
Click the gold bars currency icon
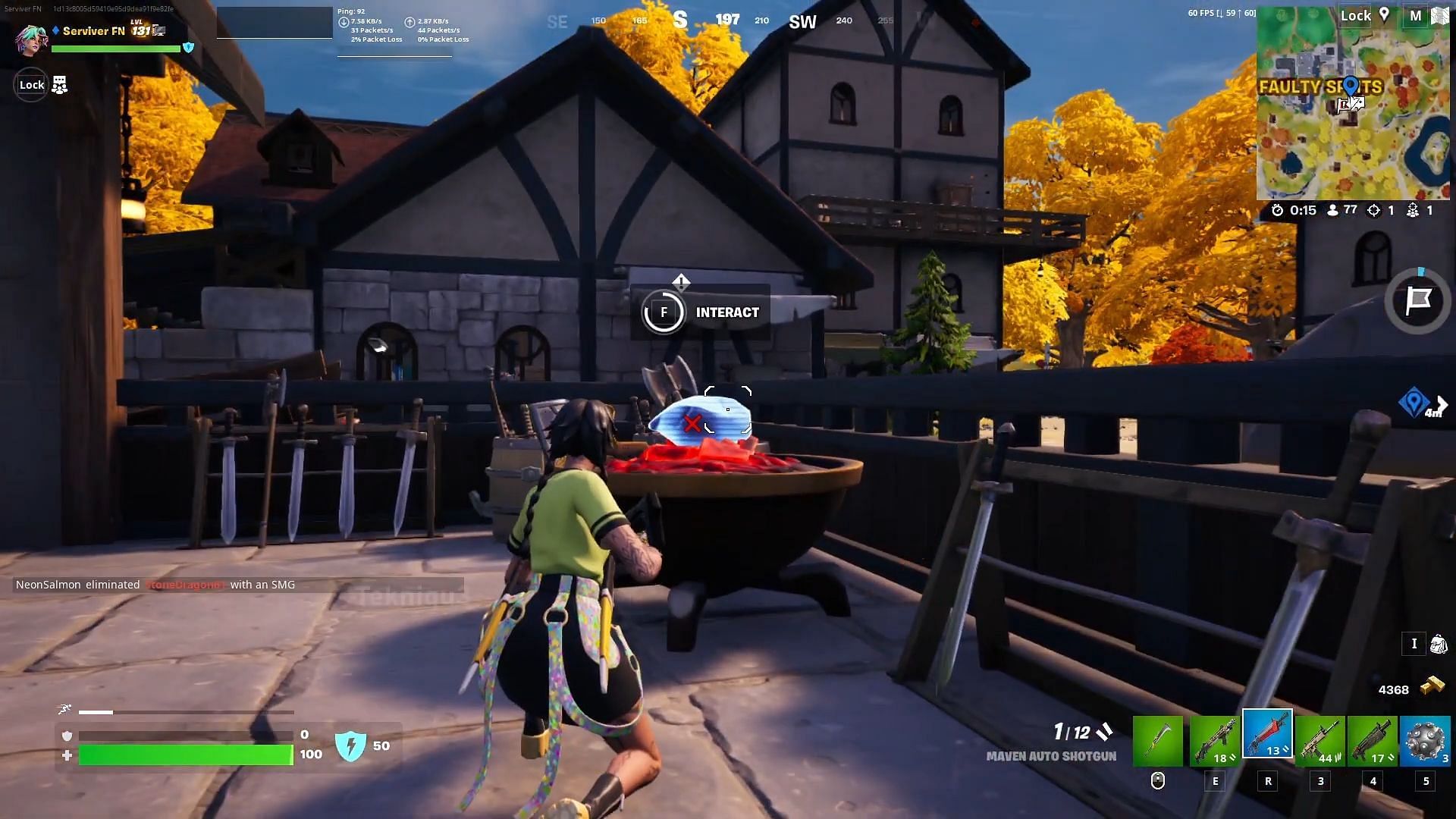pos(1432,686)
